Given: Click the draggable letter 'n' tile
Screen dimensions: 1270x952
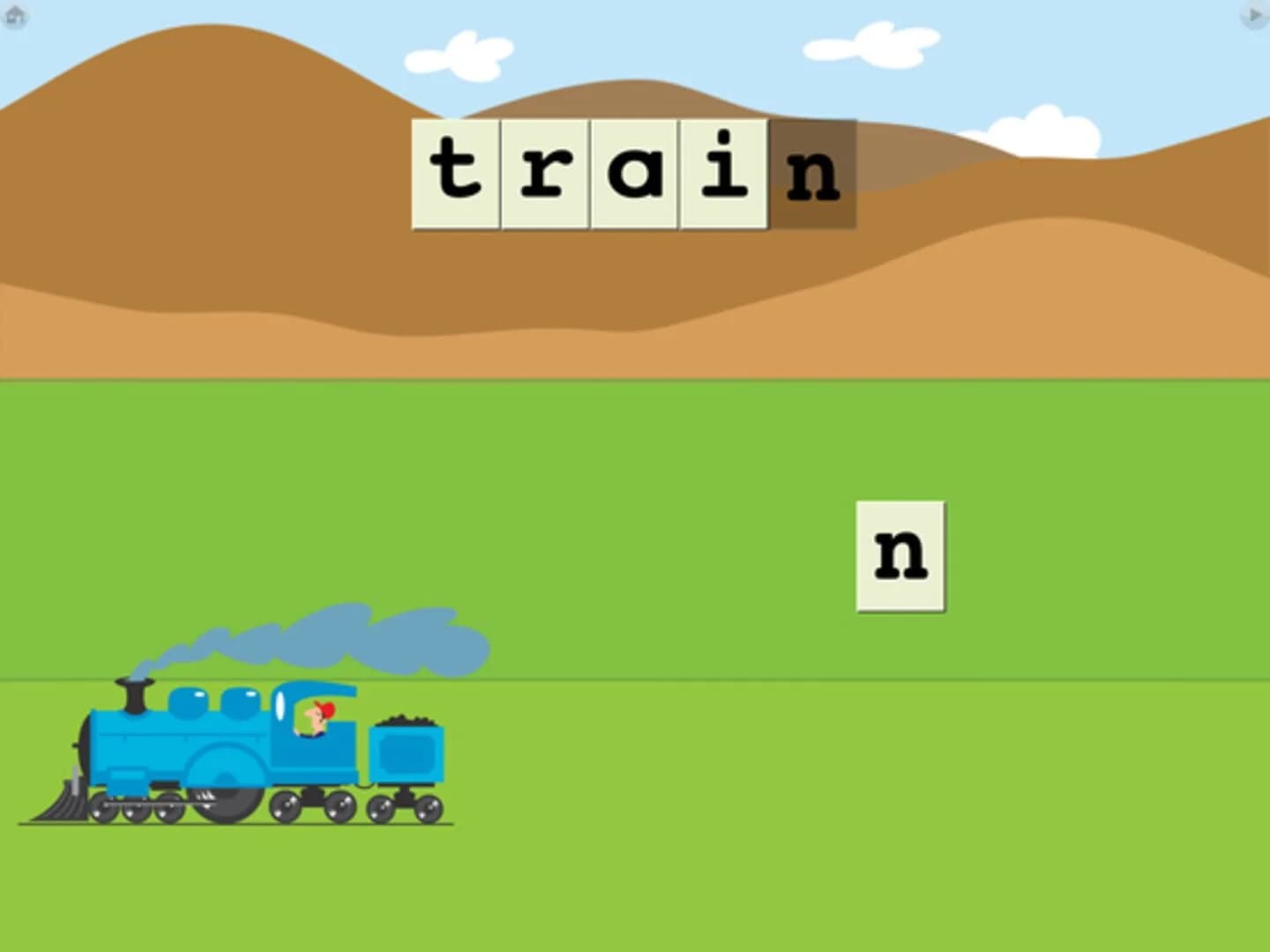Looking at the screenshot, I should pyautogui.click(x=898, y=554).
